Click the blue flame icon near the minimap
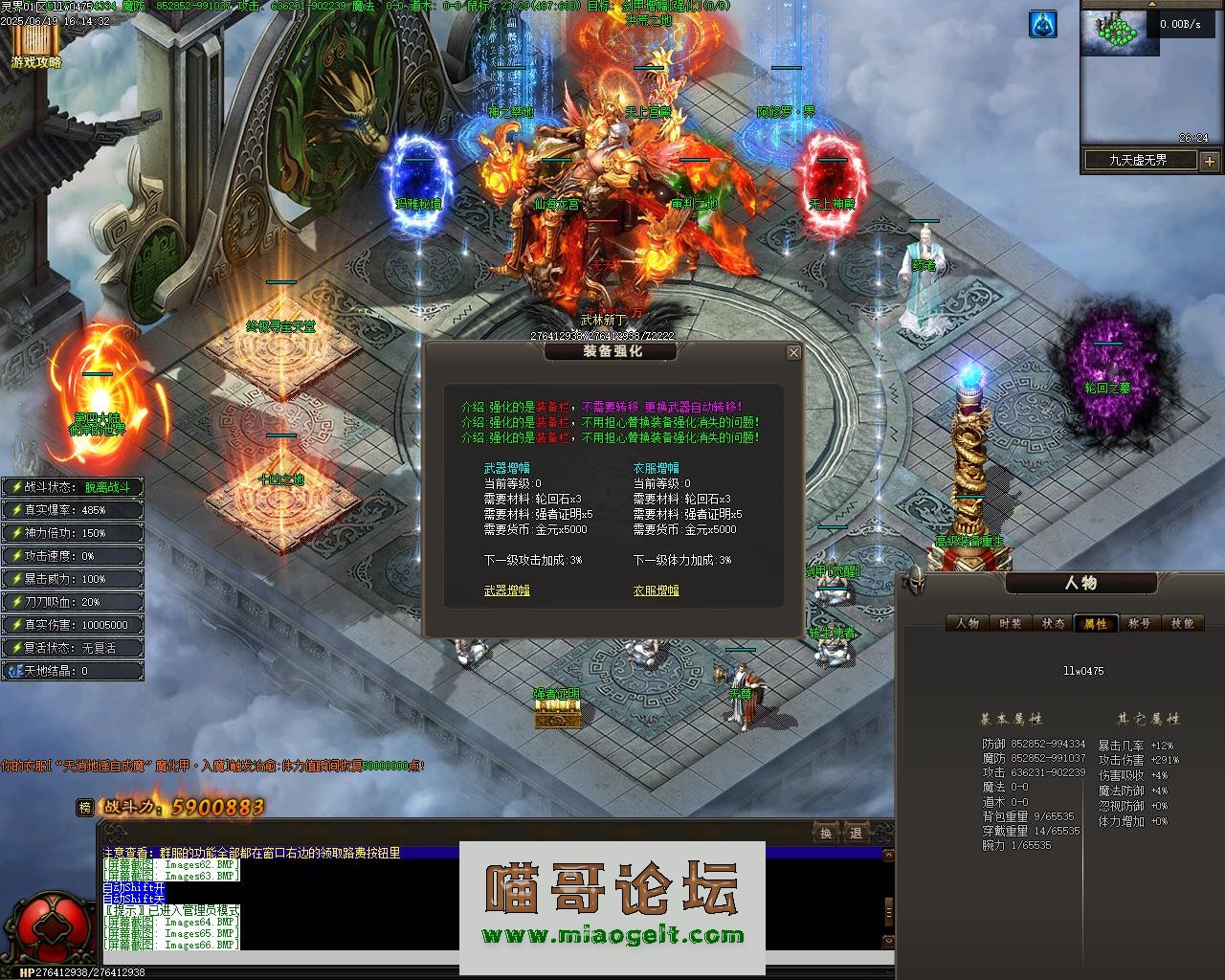 pos(1043,25)
